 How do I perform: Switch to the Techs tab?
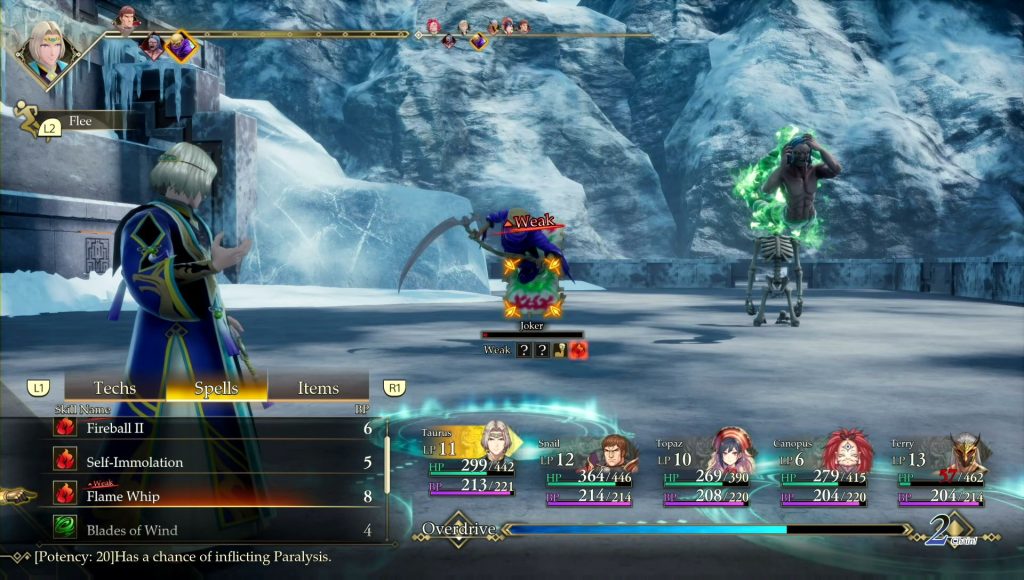(x=114, y=388)
